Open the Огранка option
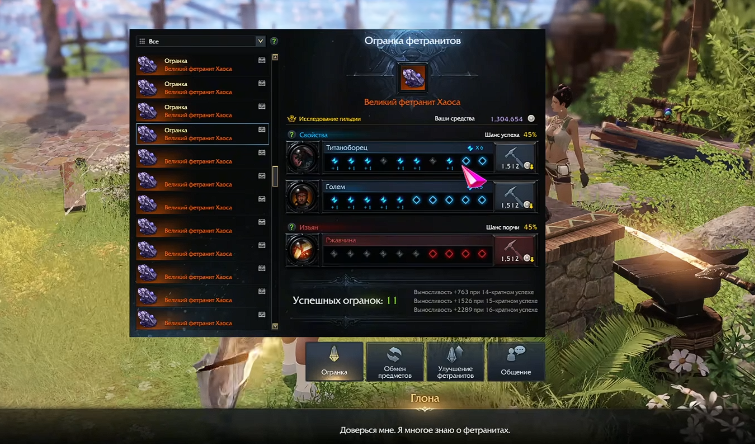Screen dimensions: 755x444 point(334,361)
